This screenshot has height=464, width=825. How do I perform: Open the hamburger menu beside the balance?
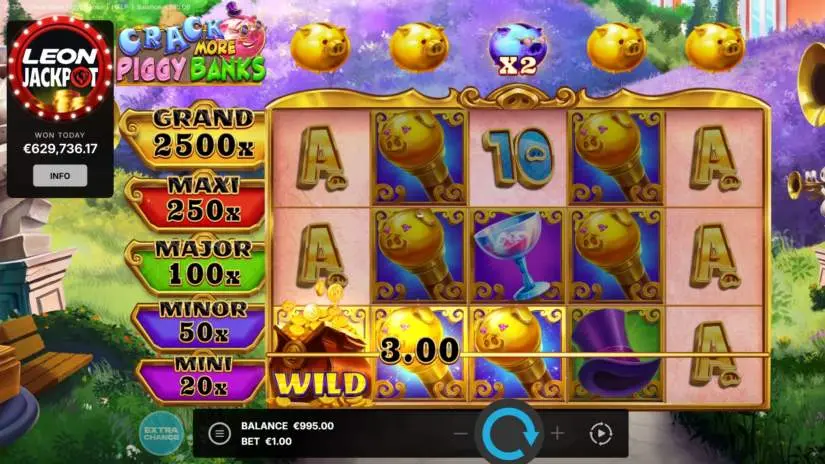click(x=219, y=433)
